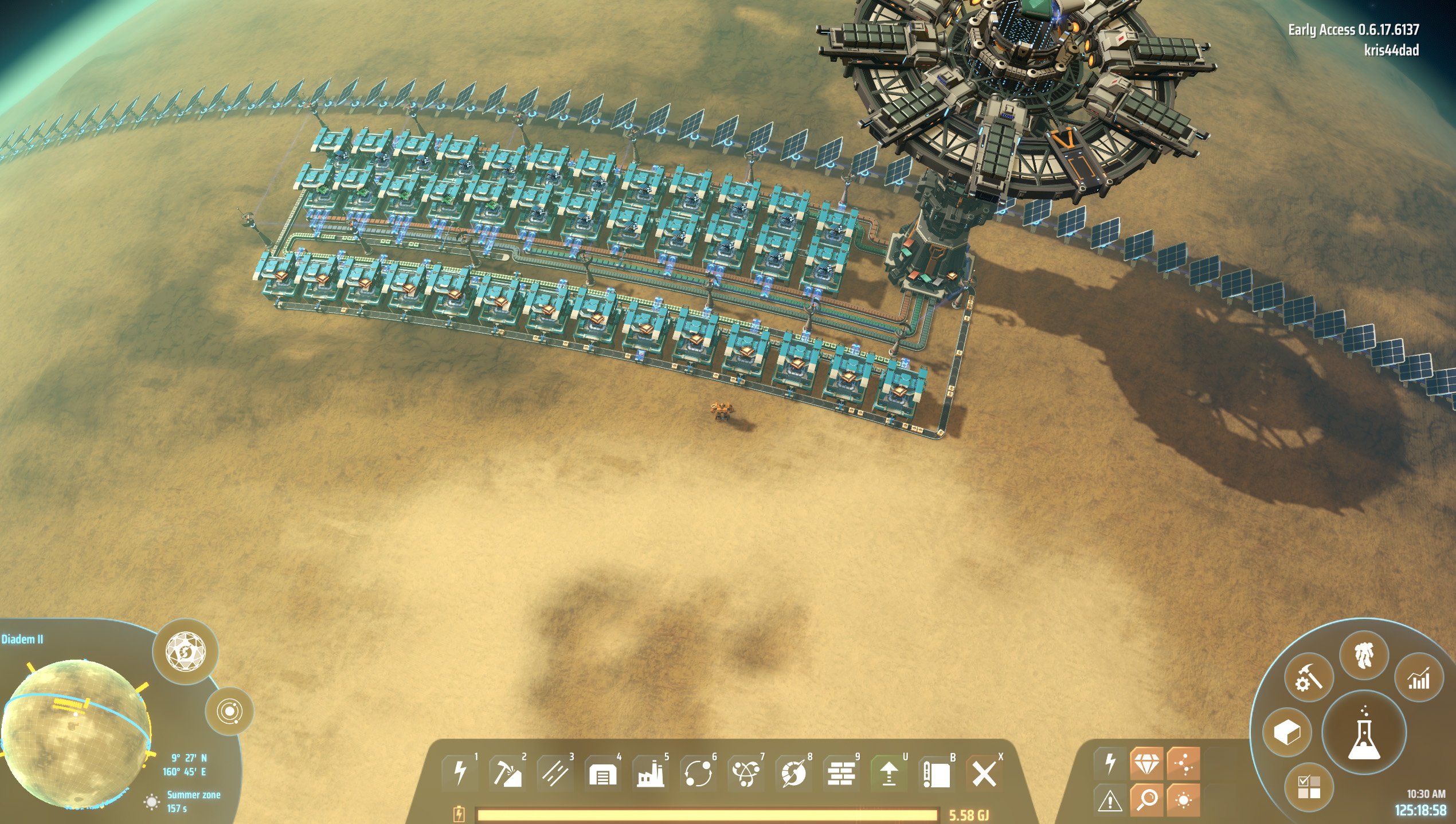Open the atom-icon research build category

pos(746,773)
